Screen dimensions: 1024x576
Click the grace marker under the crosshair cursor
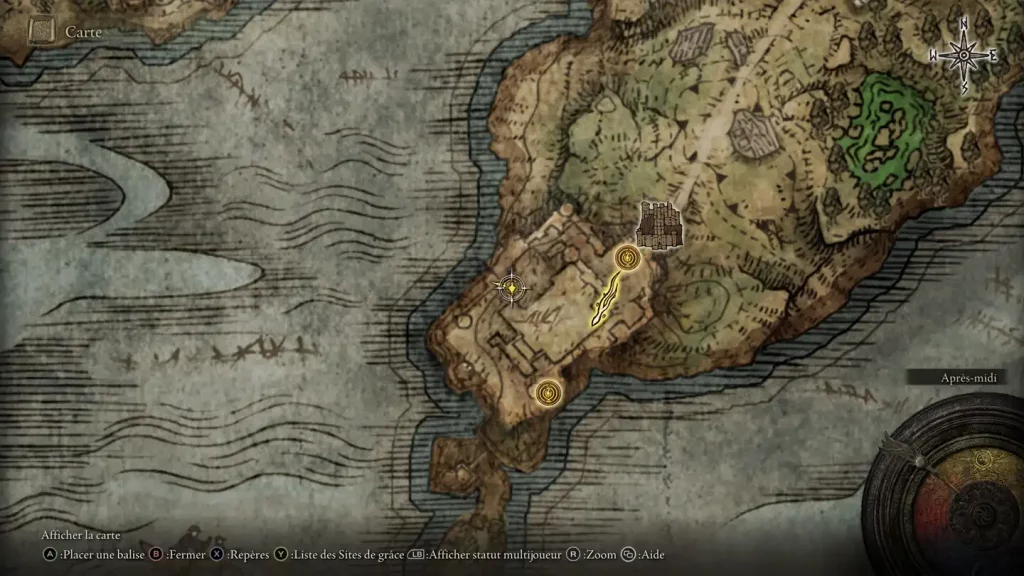point(513,288)
